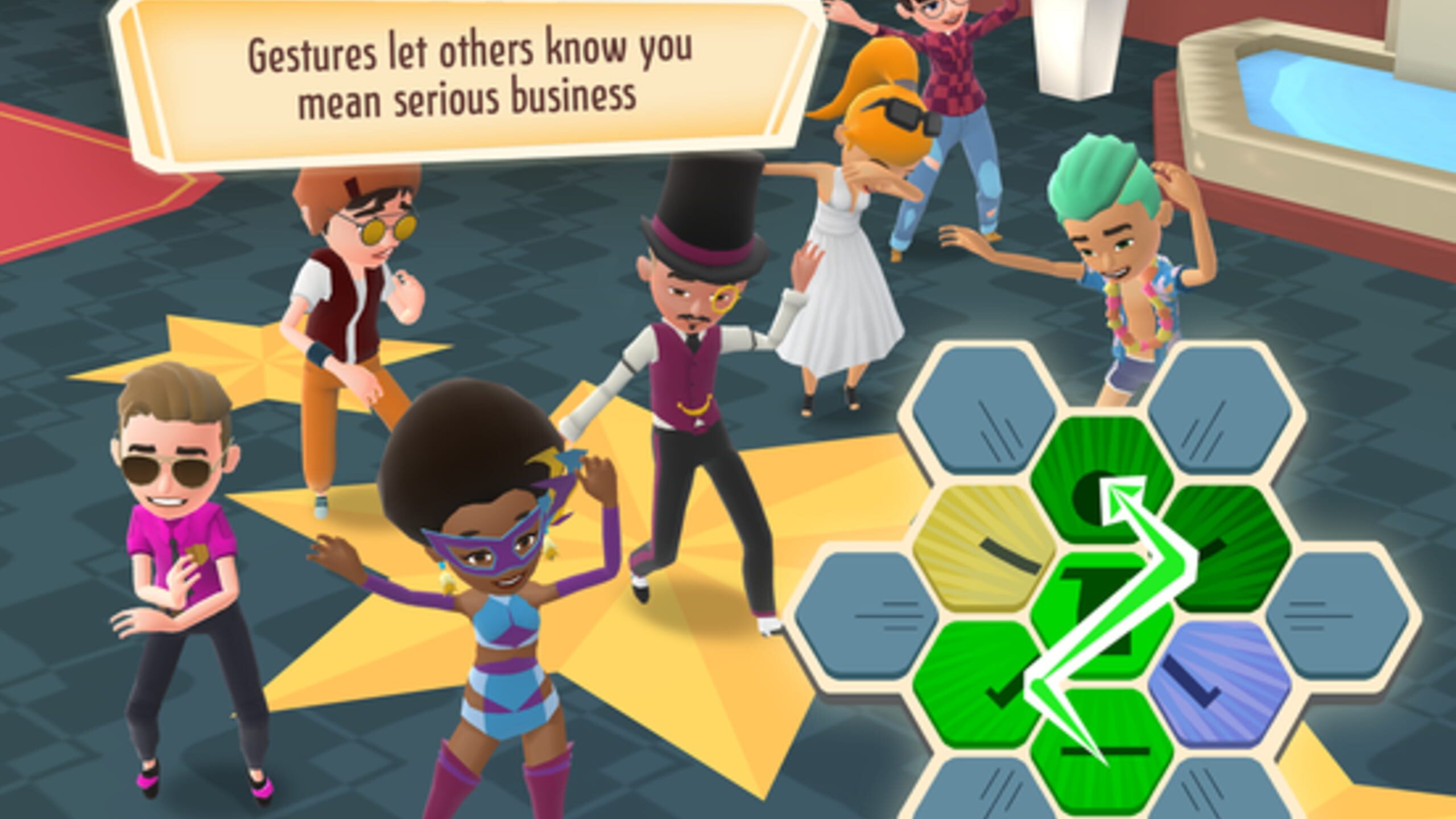Tap the green hexagon with horizontal dash
1456x819 pixels.
[1102, 750]
